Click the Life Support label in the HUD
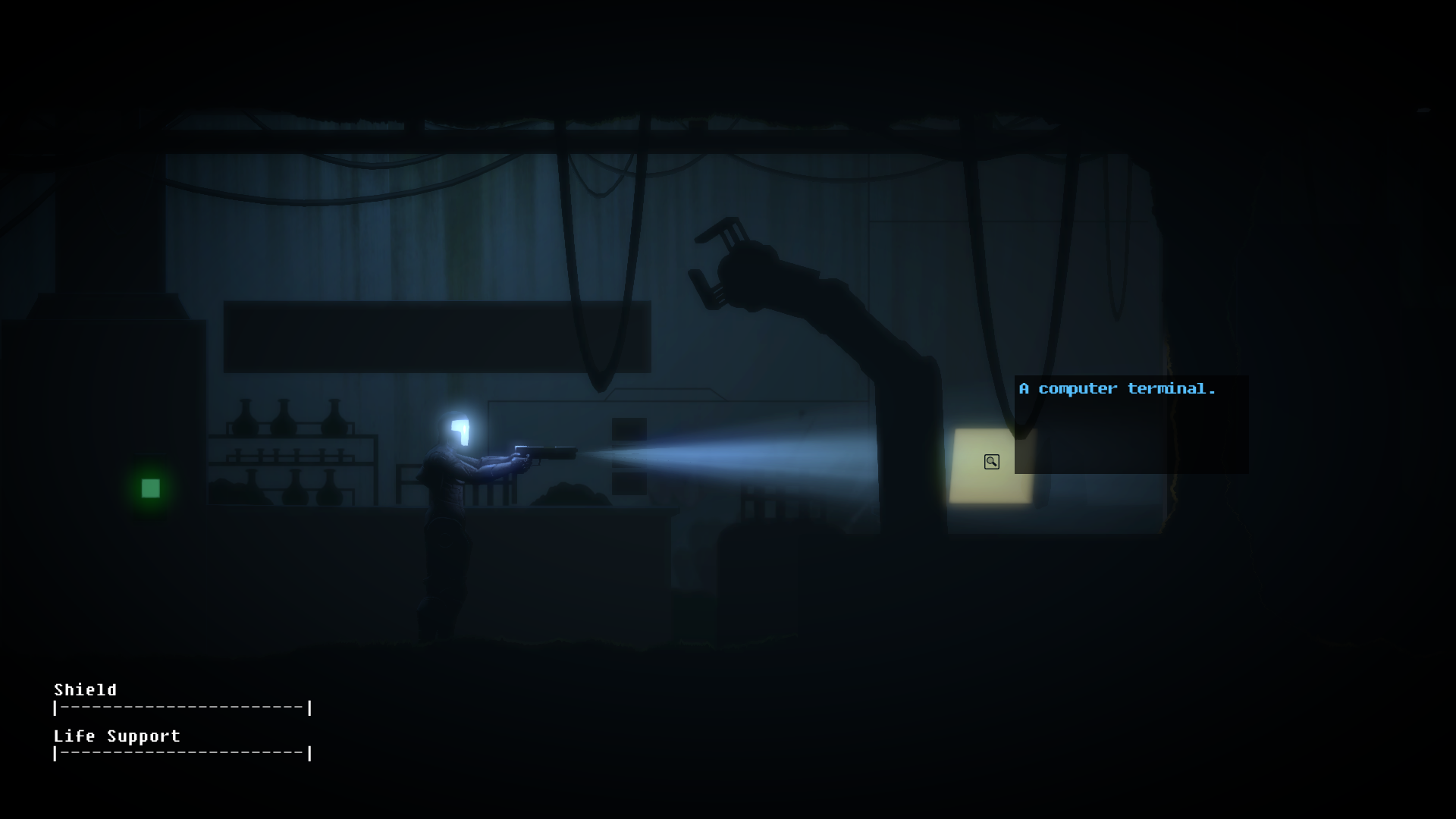The image size is (1456, 819). click(x=116, y=736)
